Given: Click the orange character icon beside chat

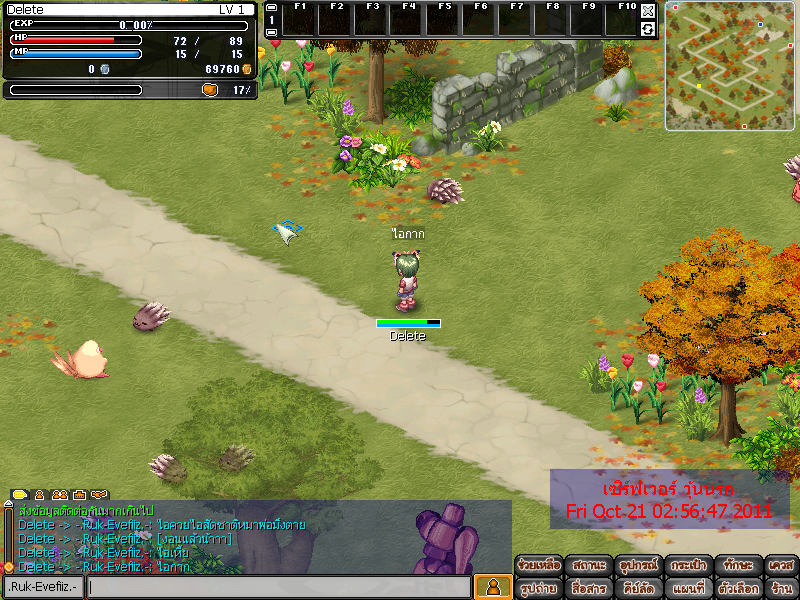Looking at the screenshot, I should pos(492,587).
